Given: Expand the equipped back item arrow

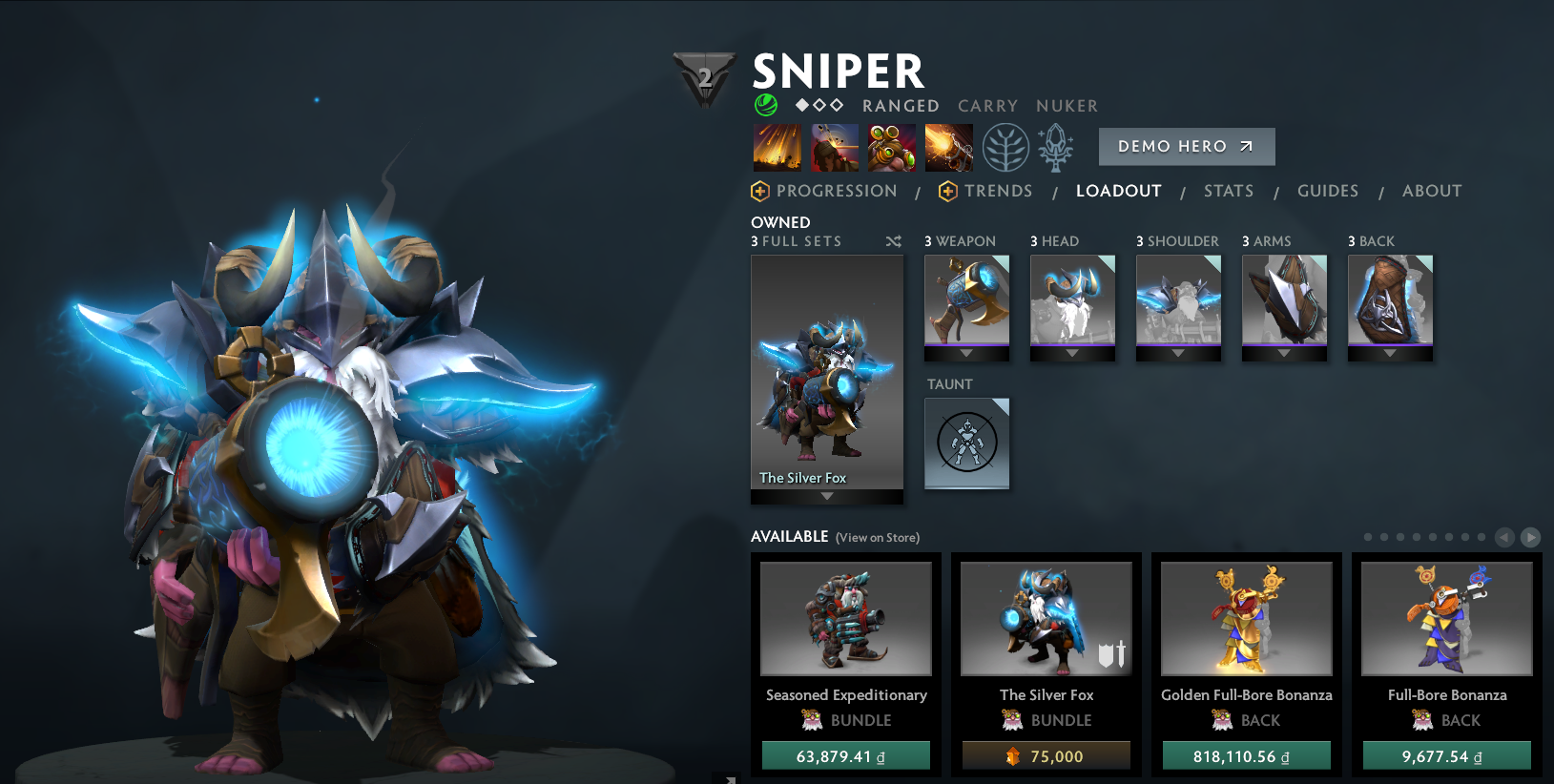Looking at the screenshot, I should pos(1390,355).
